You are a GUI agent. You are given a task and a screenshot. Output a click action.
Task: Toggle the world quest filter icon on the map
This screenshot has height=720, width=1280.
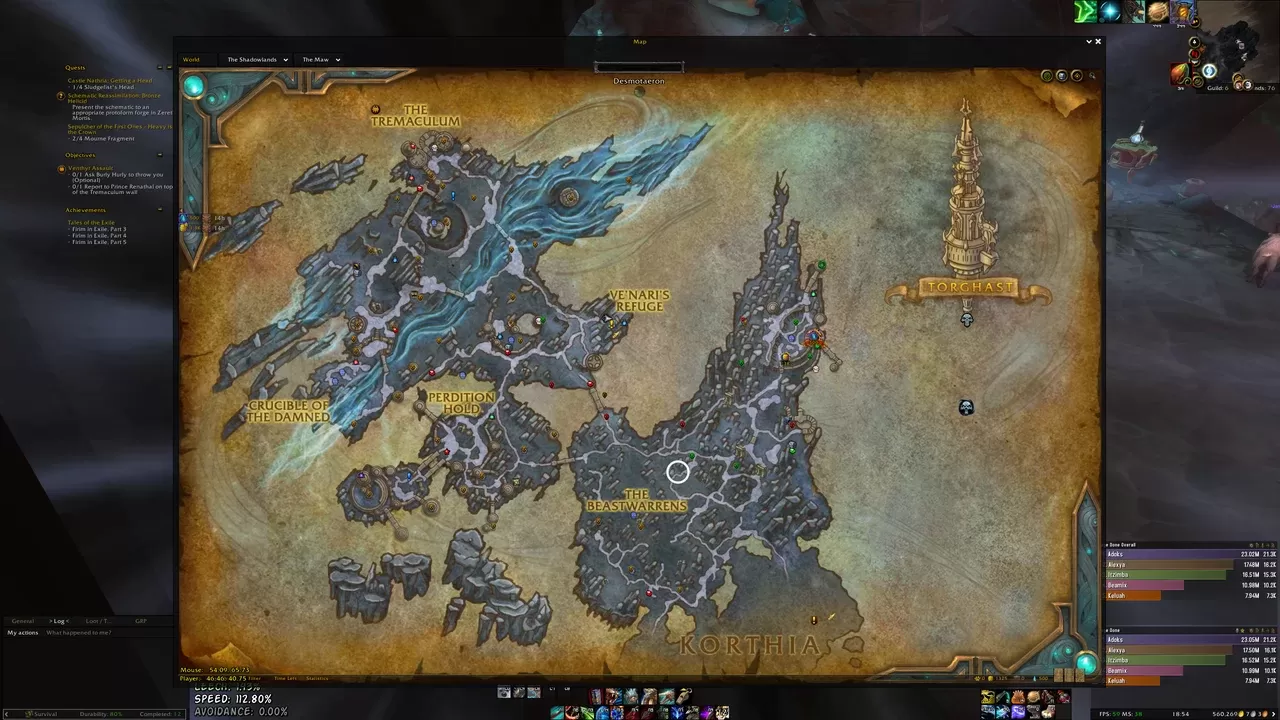pyautogui.click(x=1062, y=75)
